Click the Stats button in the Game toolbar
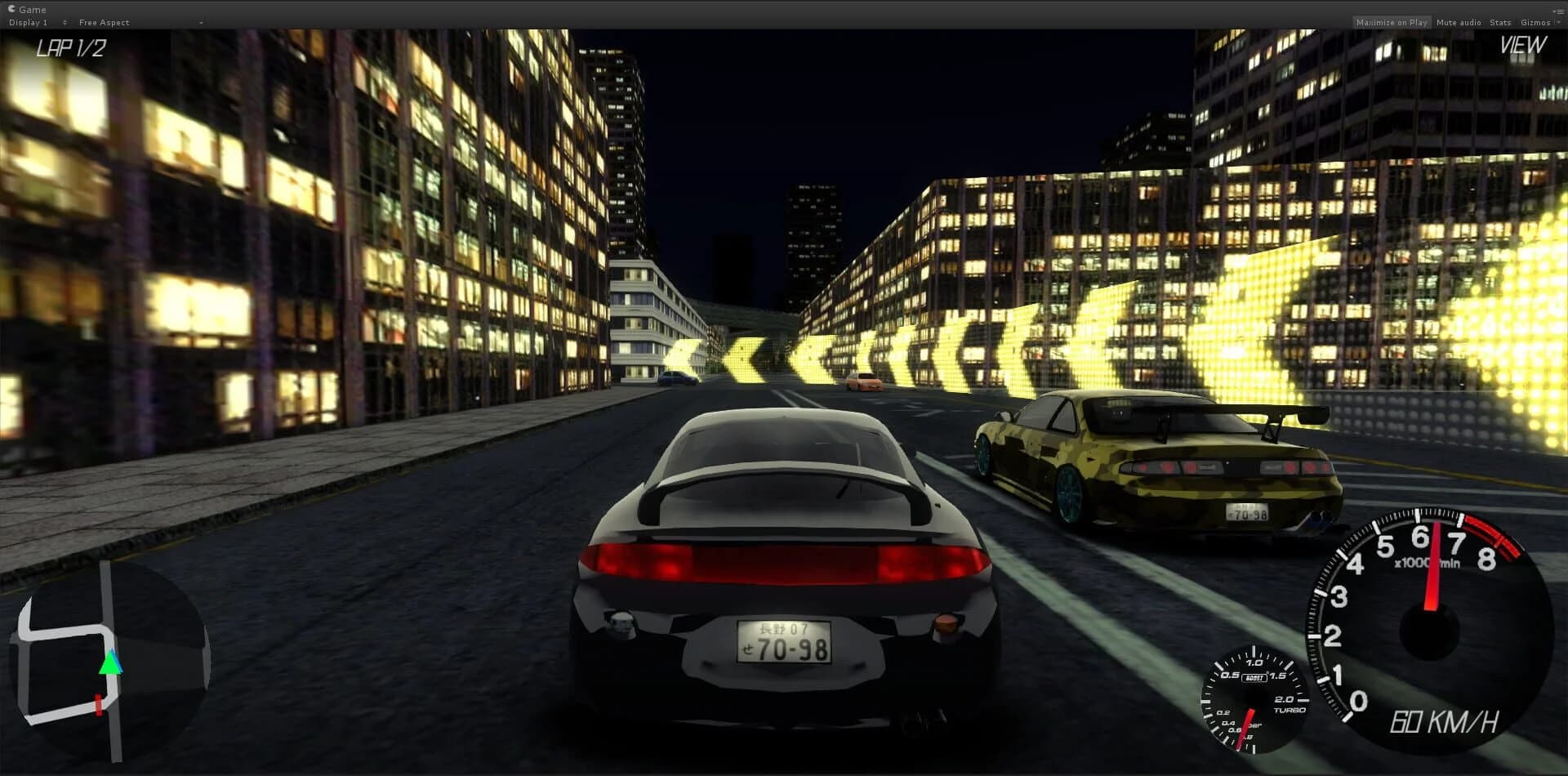The height and width of the screenshot is (776, 1568). point(1499,22)
